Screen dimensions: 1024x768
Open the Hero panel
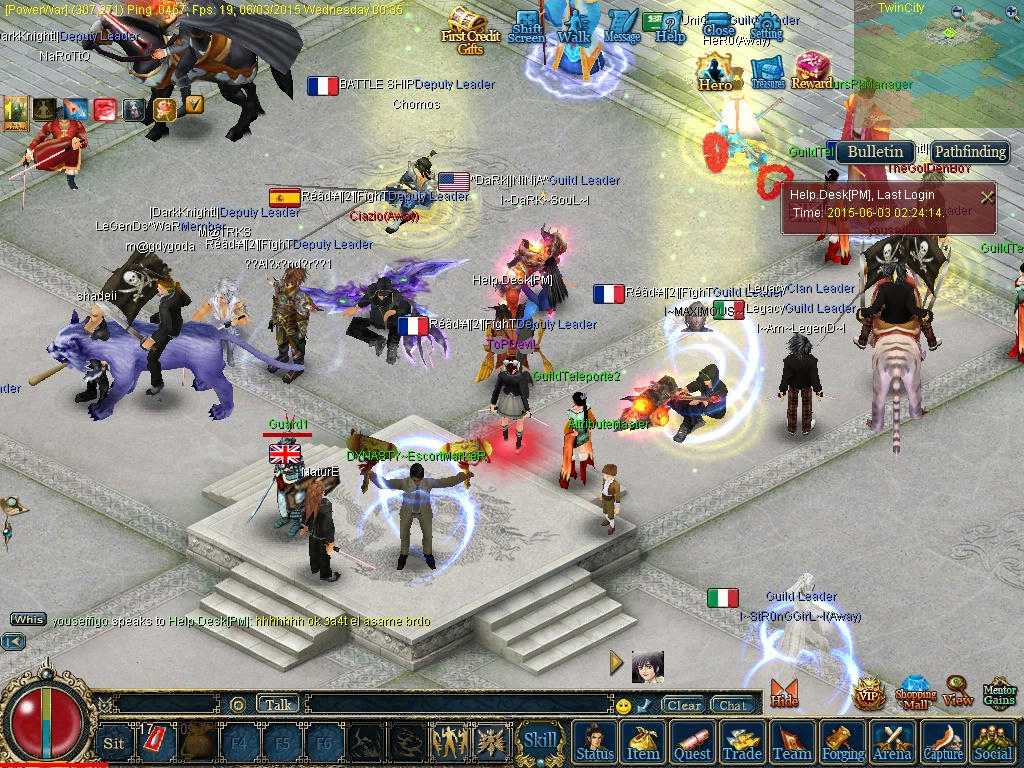click(715, 72)
